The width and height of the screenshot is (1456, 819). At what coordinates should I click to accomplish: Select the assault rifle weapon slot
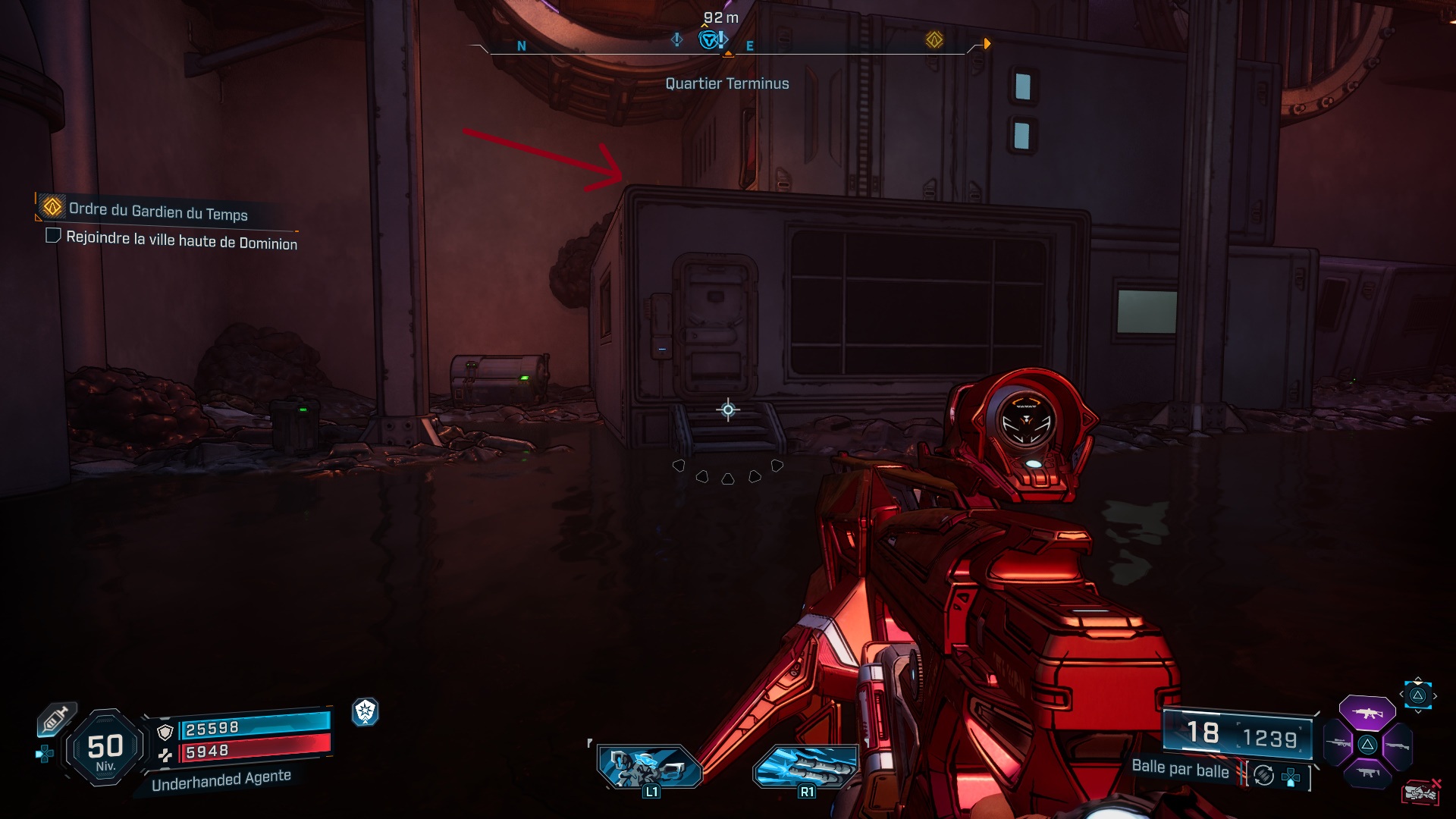pyautogui.click(x=1367, y=714)
